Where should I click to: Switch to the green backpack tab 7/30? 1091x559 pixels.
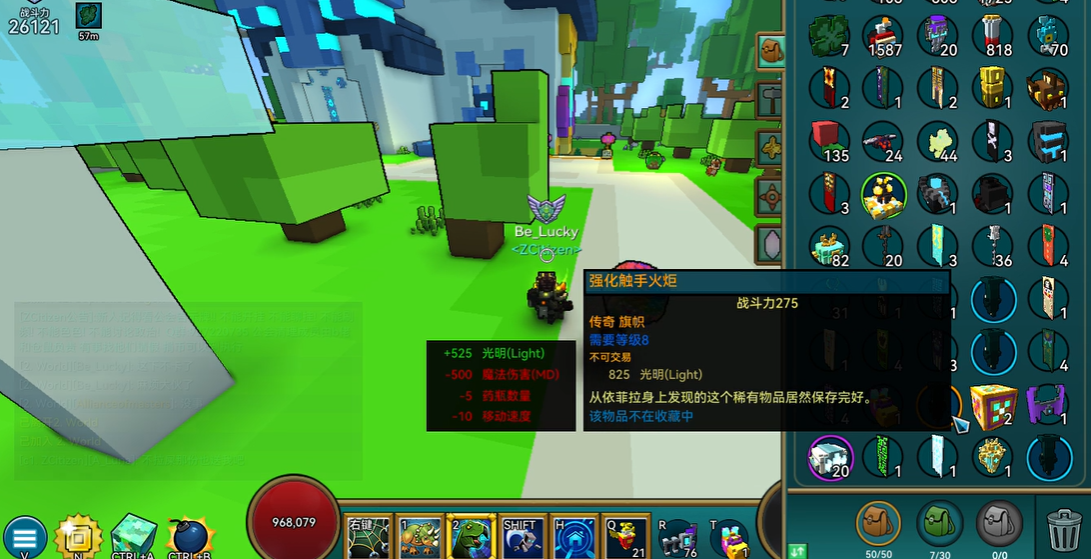tap(939, 523)
